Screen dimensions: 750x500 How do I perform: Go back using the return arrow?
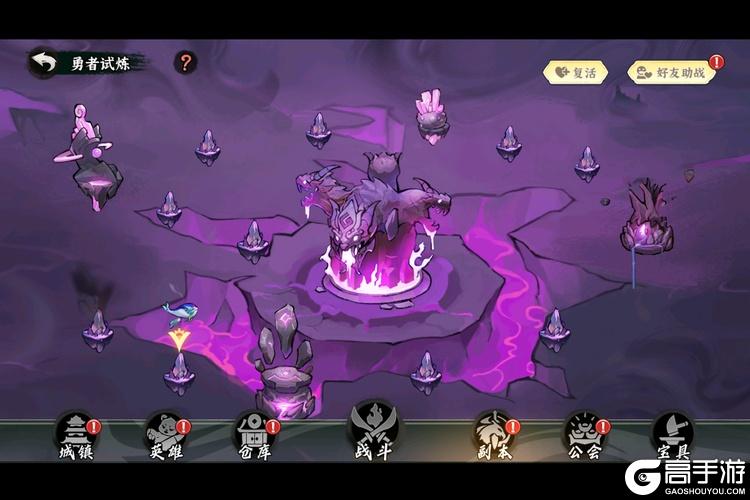[44, 63]
